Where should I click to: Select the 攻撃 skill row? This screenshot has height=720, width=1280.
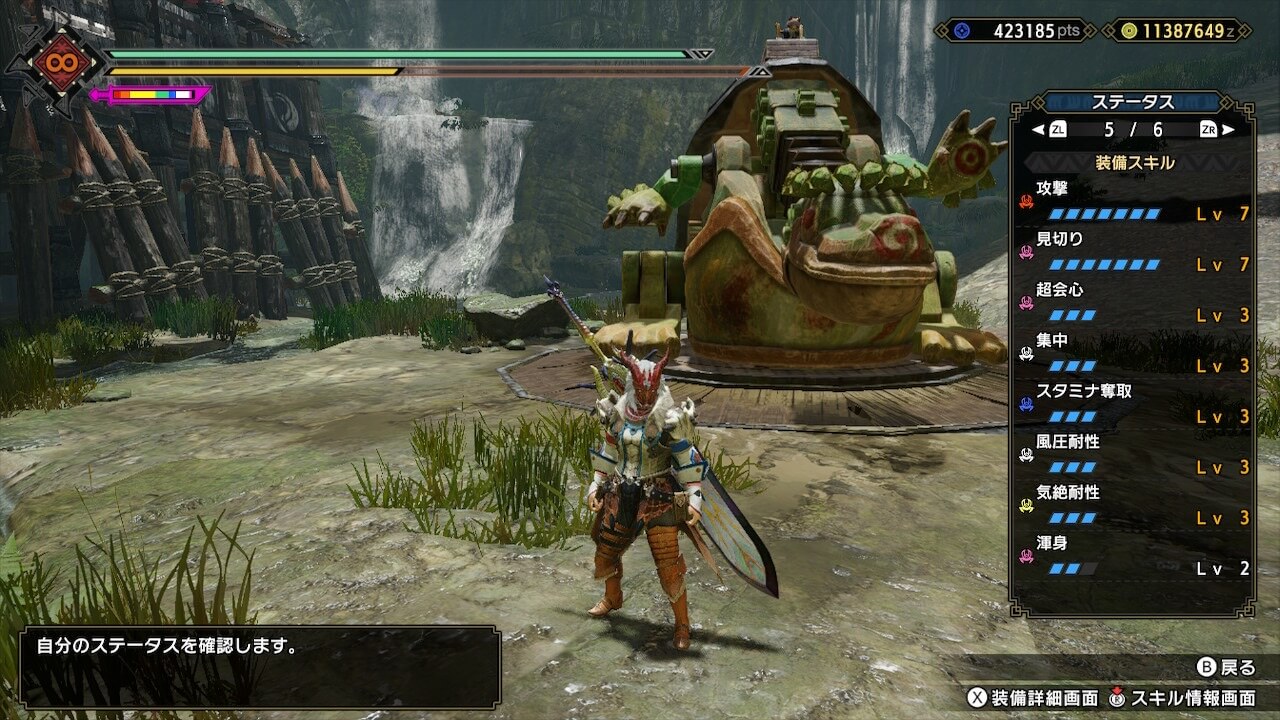pos(1134,200)
